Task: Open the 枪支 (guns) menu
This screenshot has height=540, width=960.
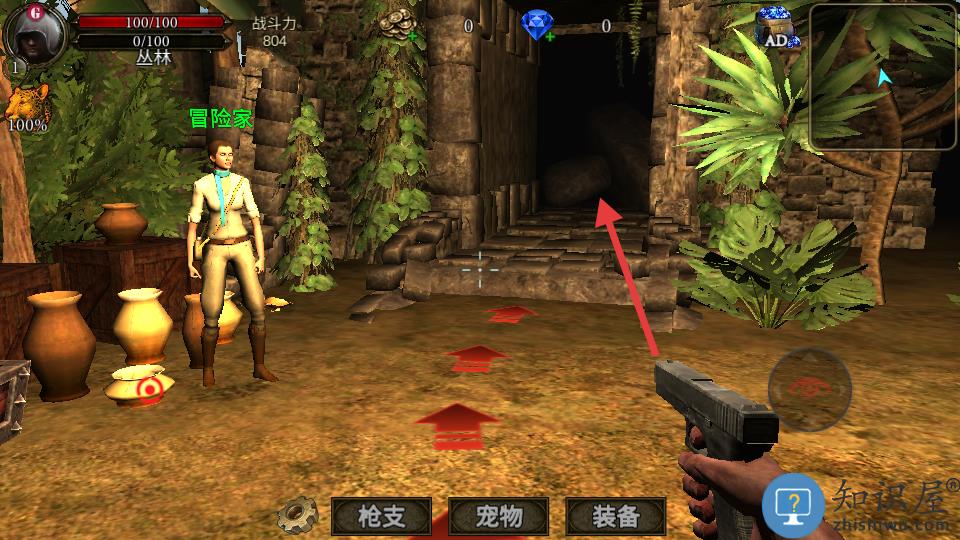Action: coord(381,516)
